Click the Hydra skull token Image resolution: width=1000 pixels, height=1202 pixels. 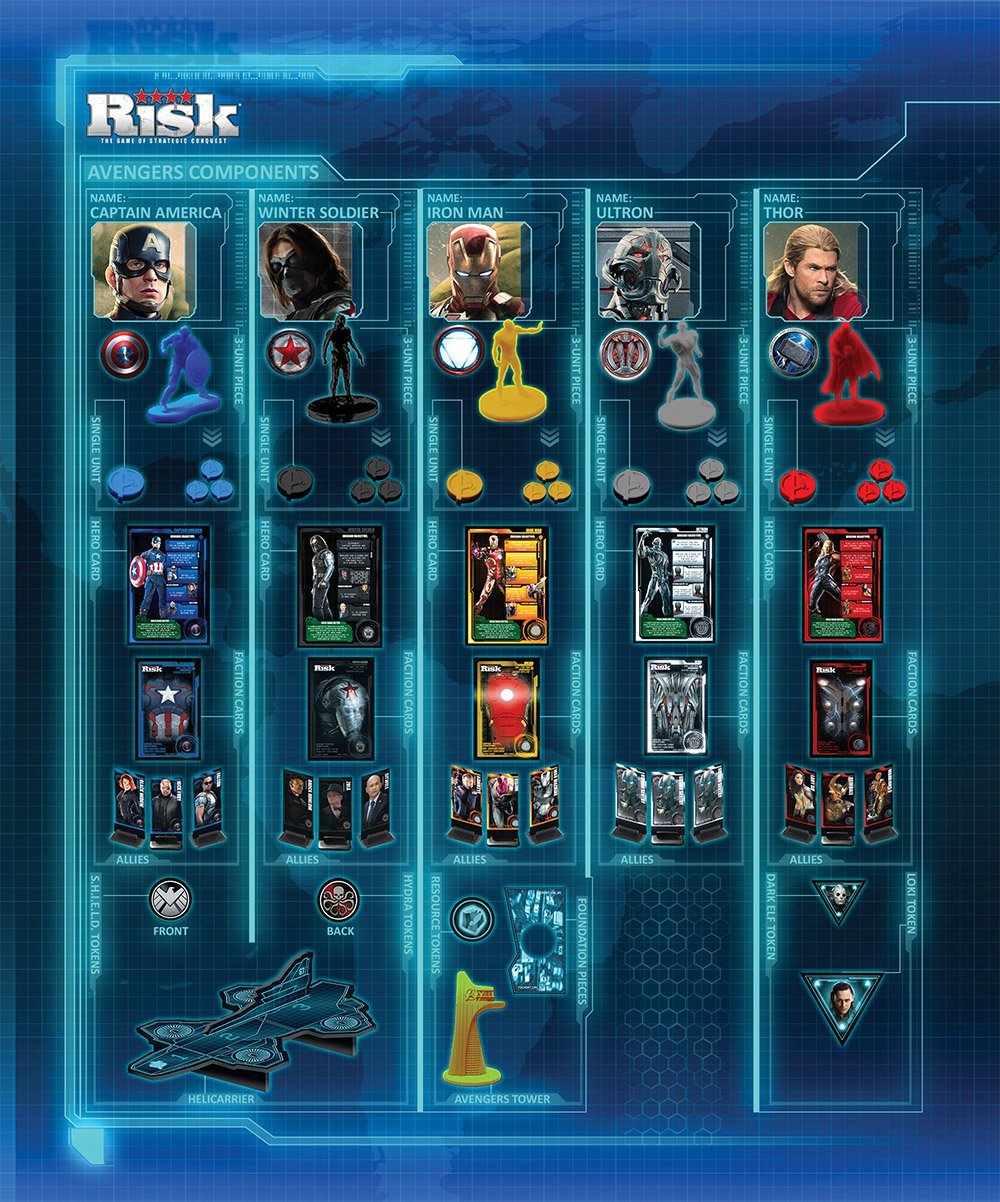click(x=338, y=899)
